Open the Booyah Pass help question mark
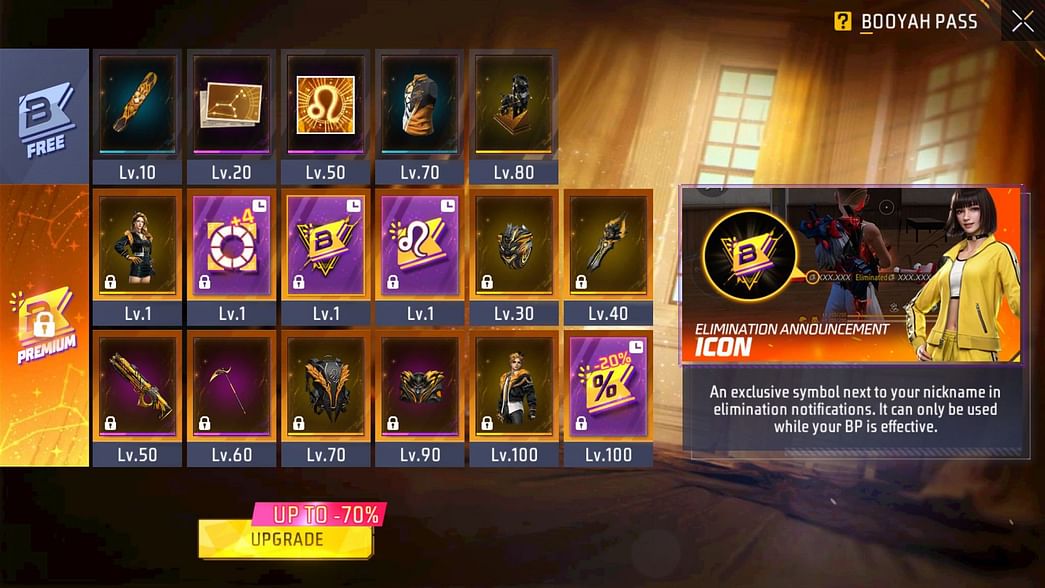This screenshot has width=1045, height=588. coord(843,21)
